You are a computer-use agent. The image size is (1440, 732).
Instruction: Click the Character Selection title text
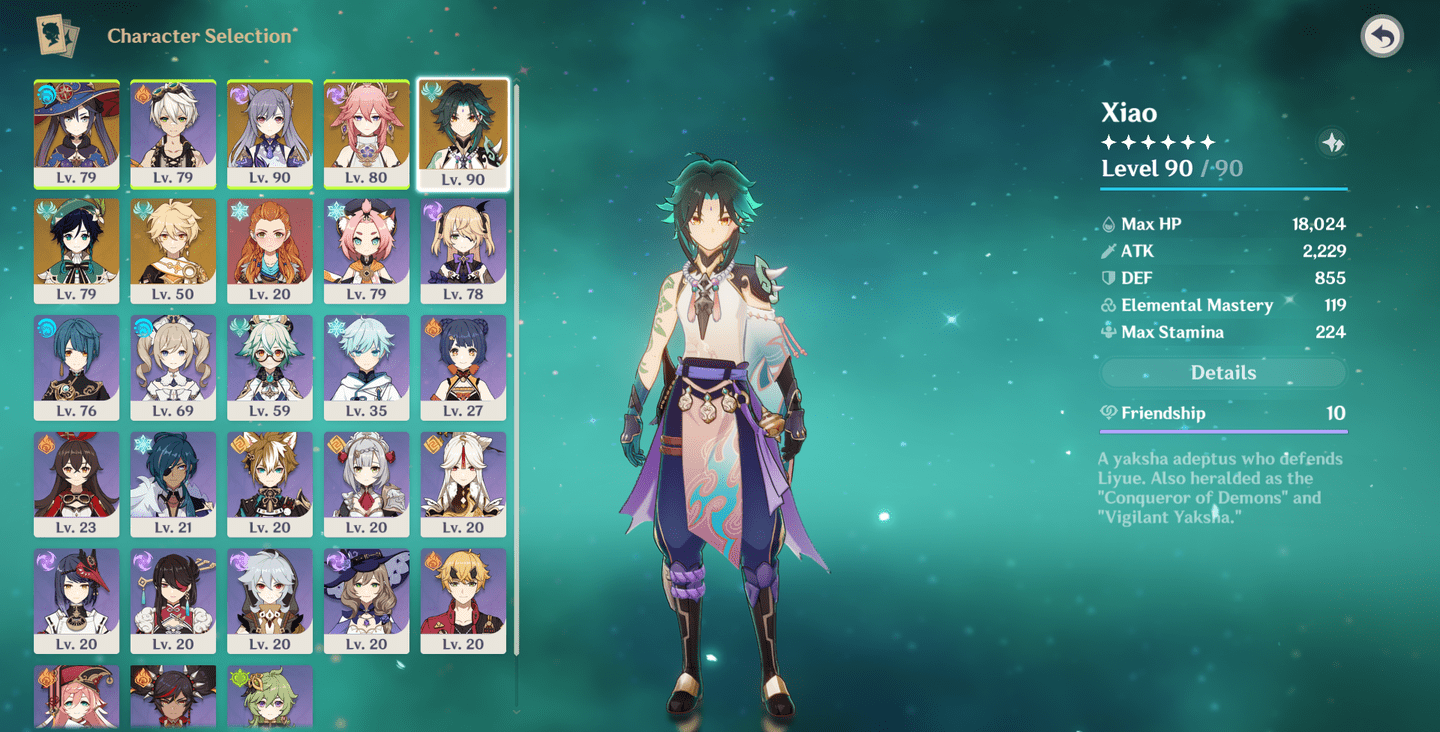[x=201, y=36]
